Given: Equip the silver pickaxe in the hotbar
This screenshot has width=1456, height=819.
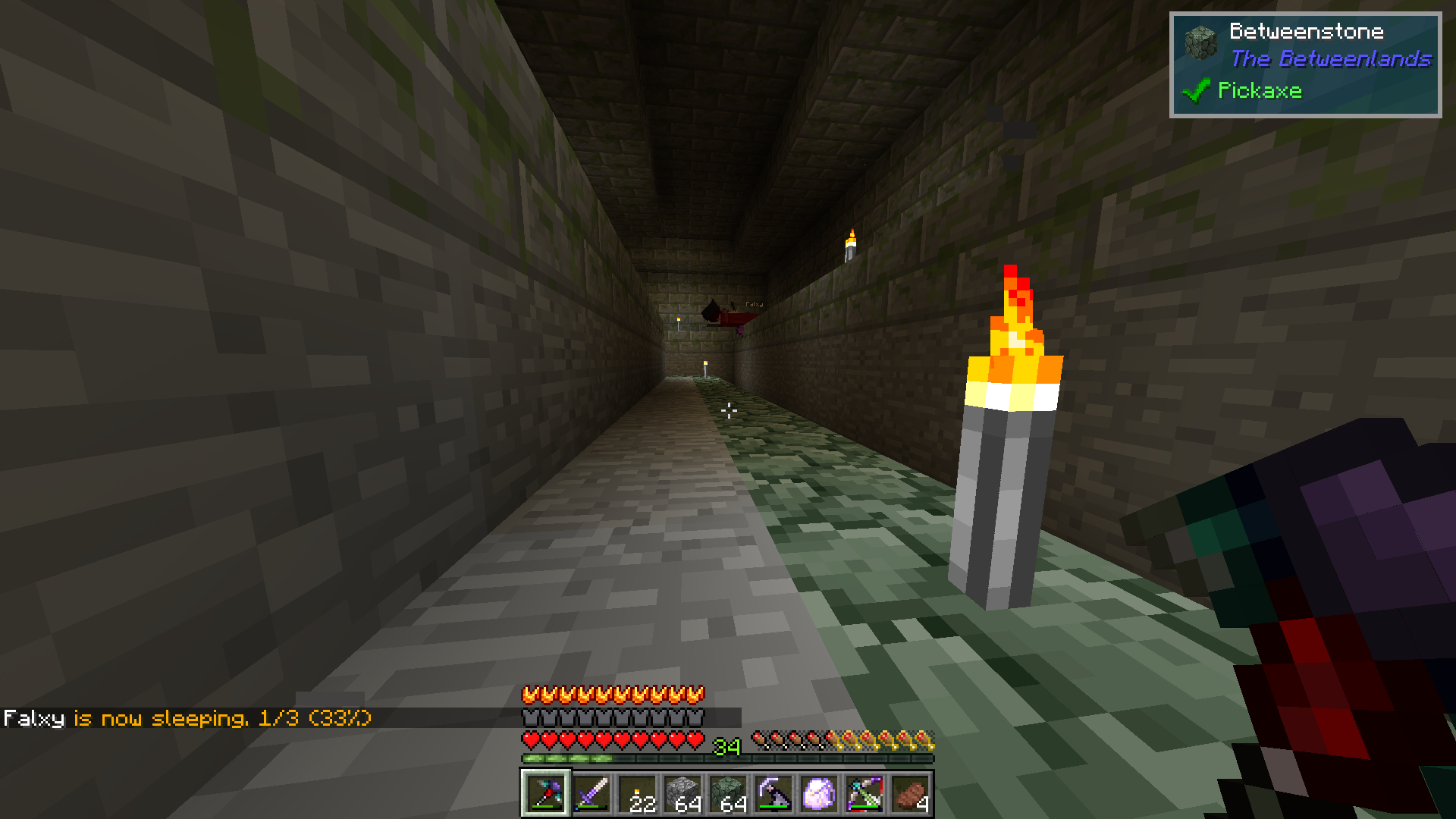Looking at the screenshot, I should pos(773,794).
